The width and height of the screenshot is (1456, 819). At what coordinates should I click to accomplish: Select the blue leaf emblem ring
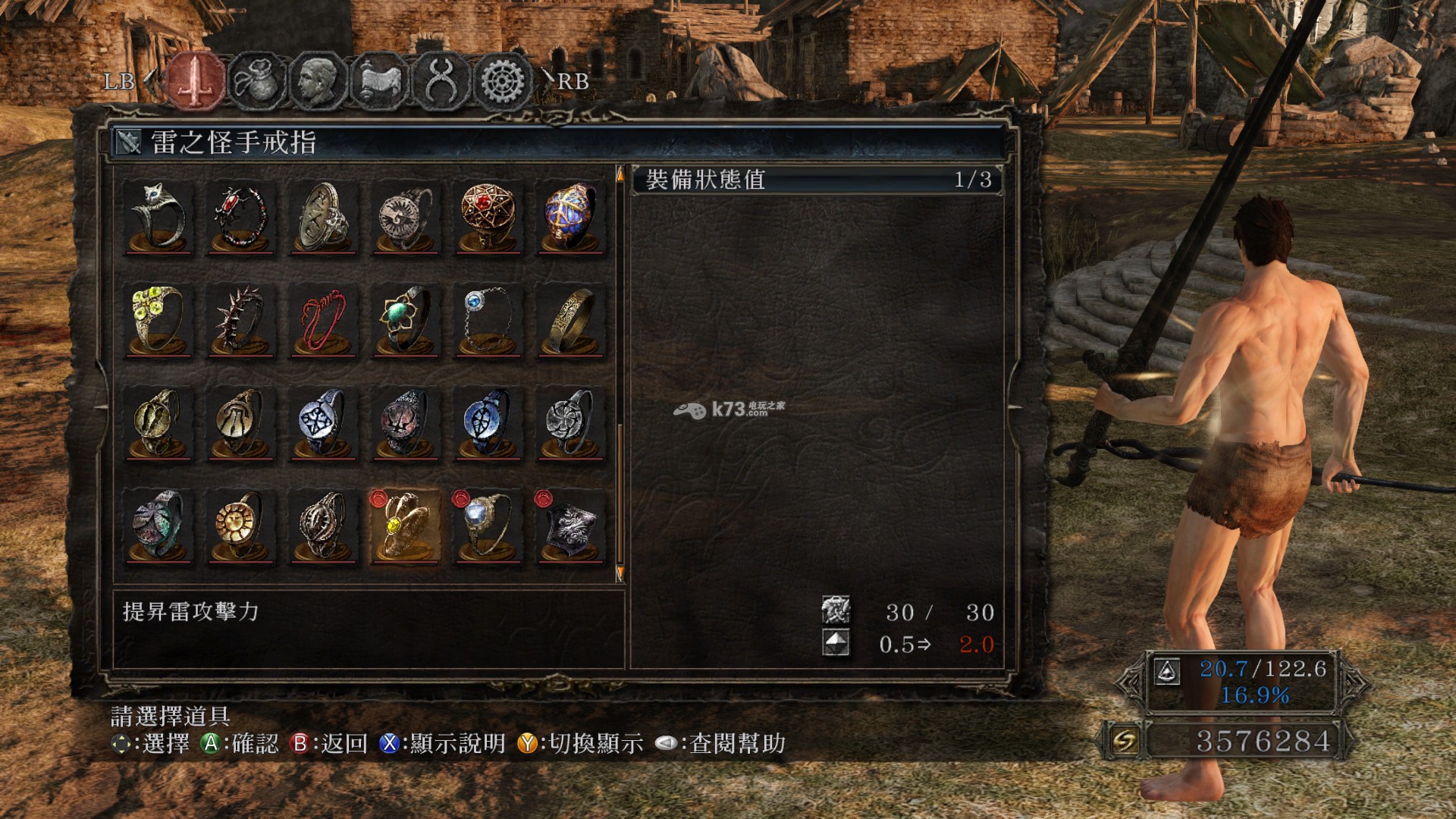click(x=488, y=423)
